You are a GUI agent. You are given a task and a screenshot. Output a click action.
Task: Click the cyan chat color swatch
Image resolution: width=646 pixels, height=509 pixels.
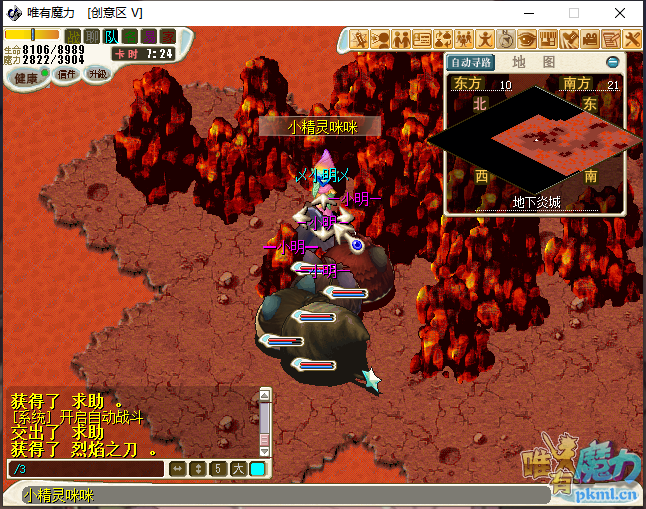click(257, 468)
